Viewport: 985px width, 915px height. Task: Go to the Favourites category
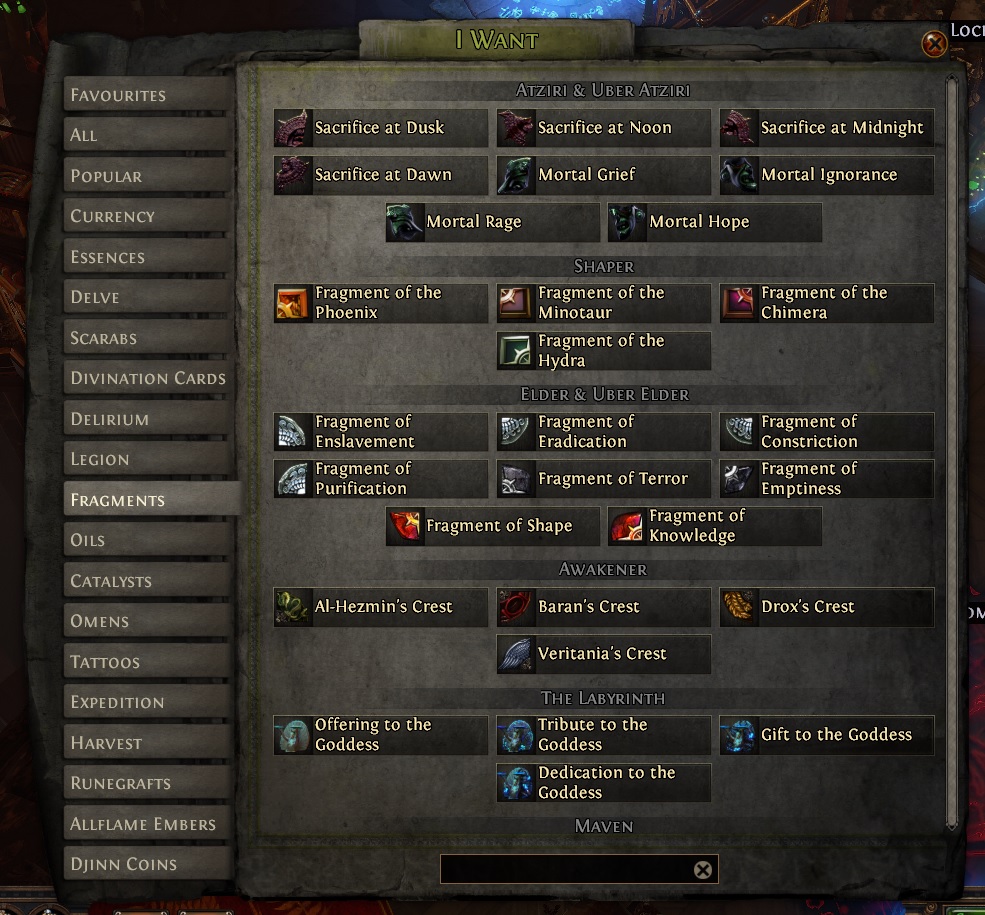(150, 95)
